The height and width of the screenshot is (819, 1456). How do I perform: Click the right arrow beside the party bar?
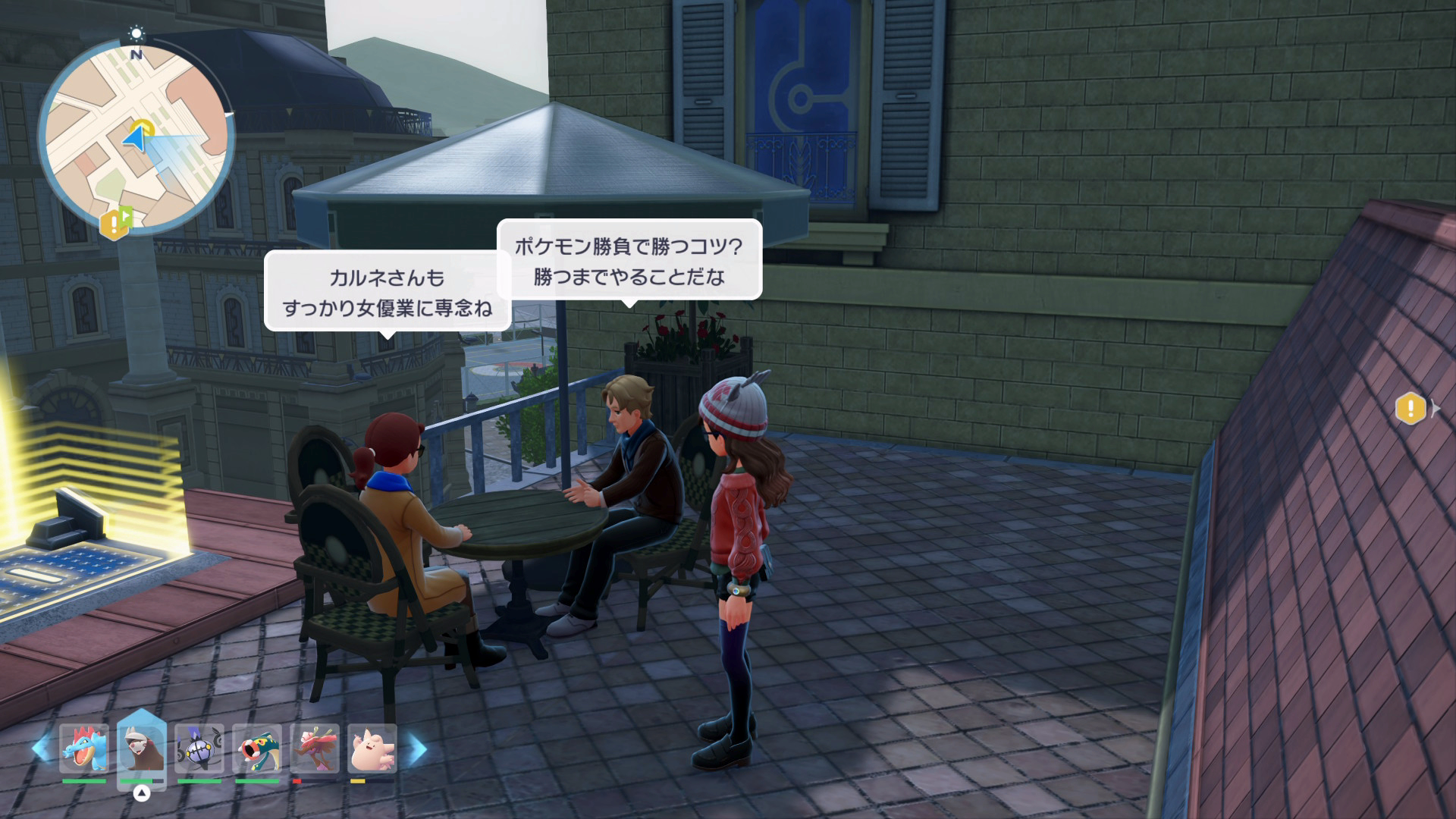(416, 748)
